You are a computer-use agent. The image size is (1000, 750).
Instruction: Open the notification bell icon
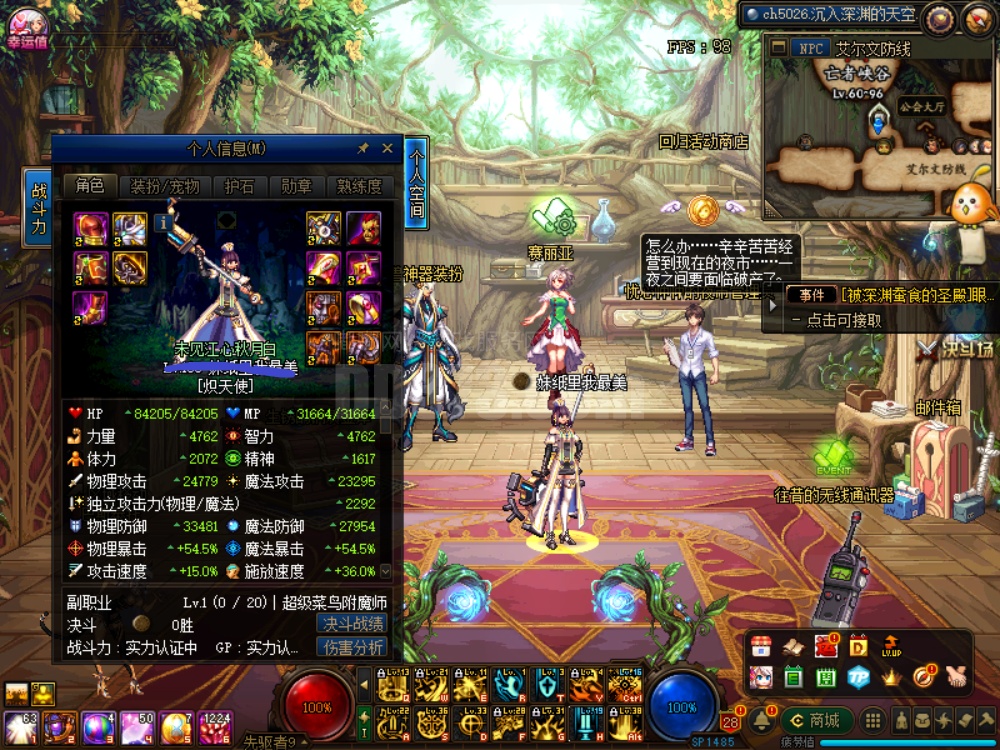pos(763,720)
